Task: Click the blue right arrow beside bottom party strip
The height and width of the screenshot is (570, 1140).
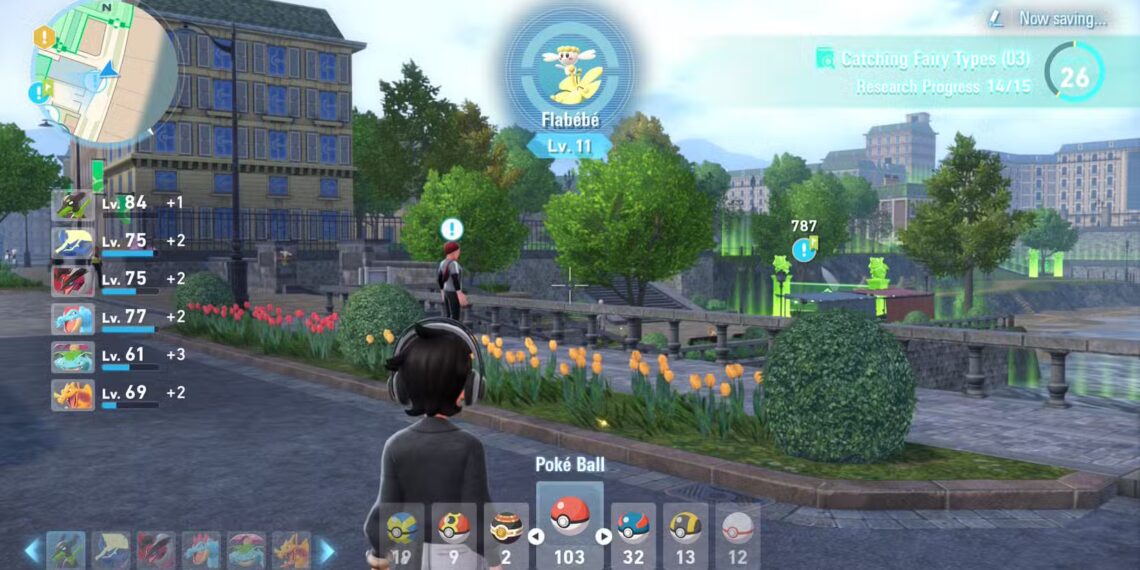Action: click(325, 549)
